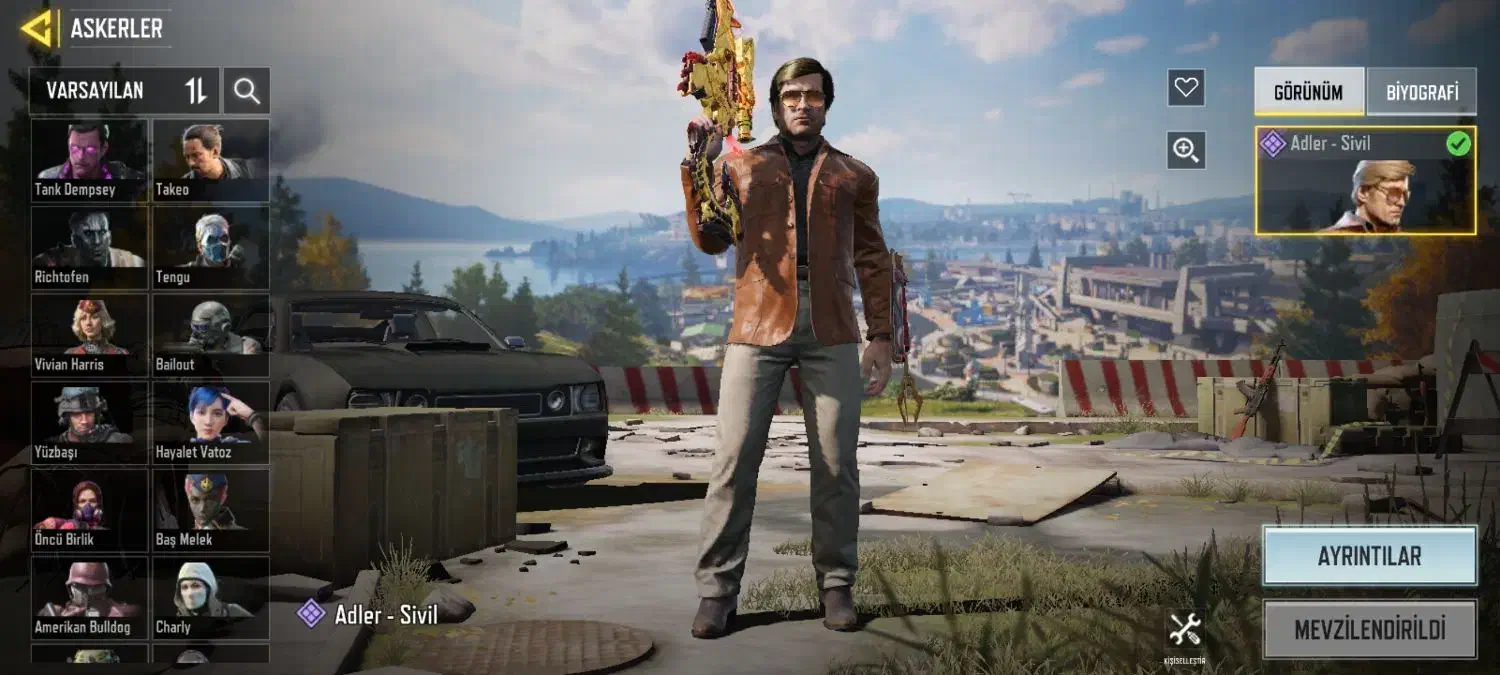This screenshot has height=675, width=1500.
Task: Select the Amerikan Bulldog soldier
Action: click(x=89, y=598)
